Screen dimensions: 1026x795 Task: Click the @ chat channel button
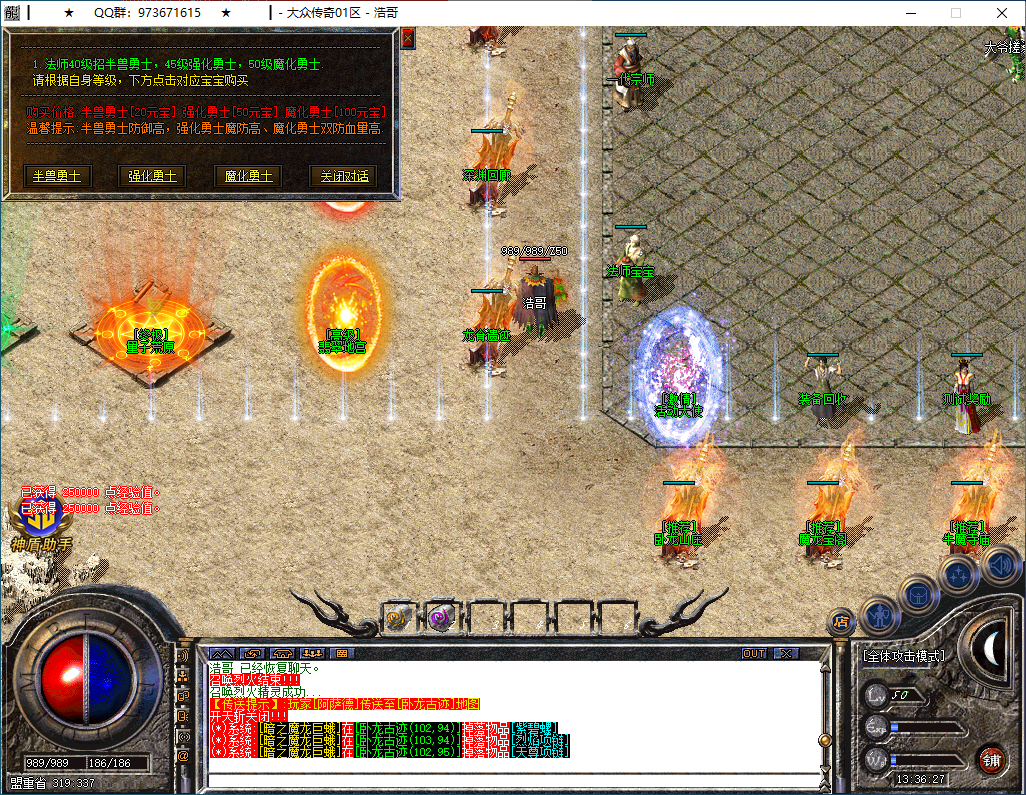click(x=183, y=757)
